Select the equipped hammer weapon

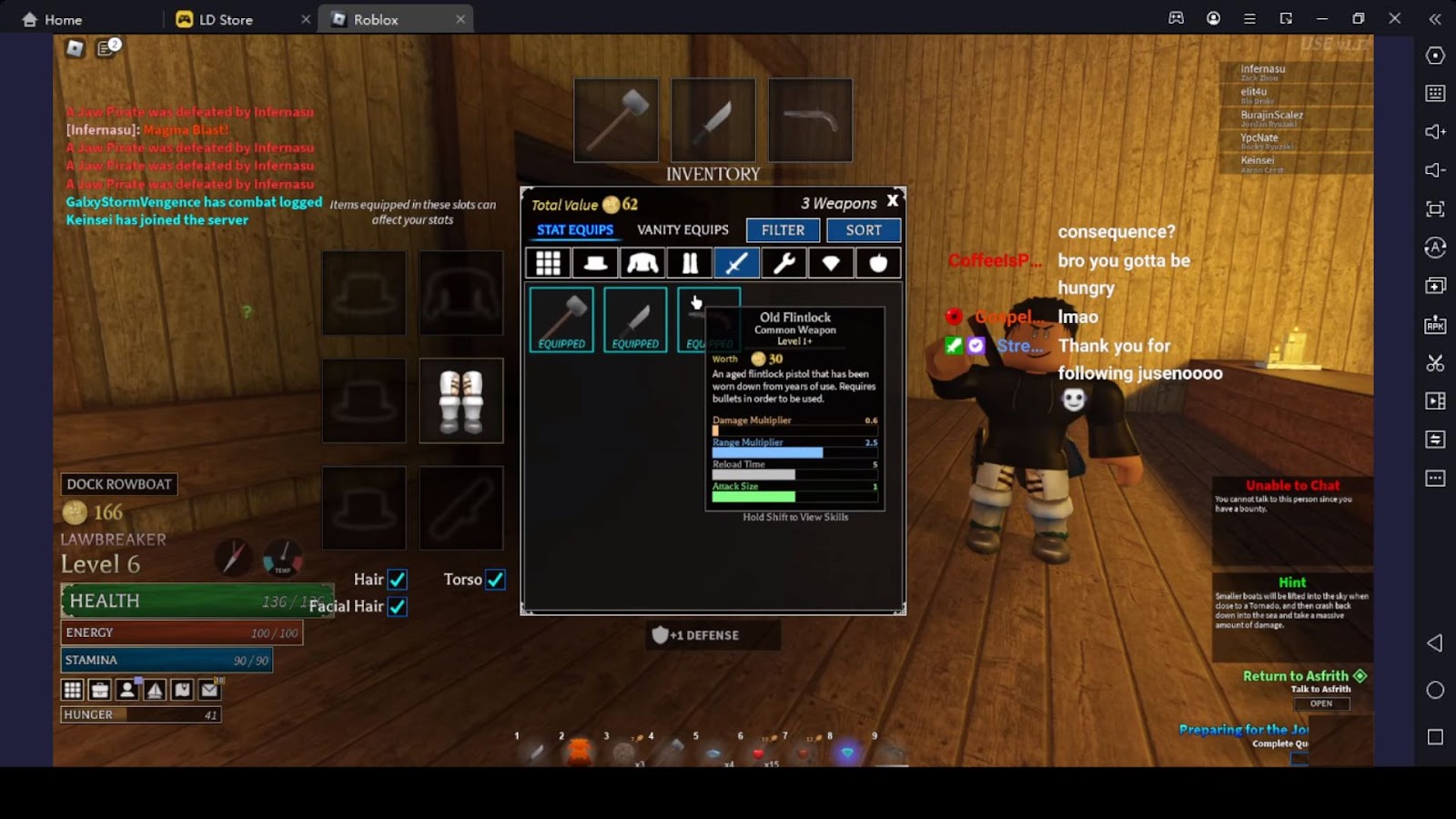[561, 319]
